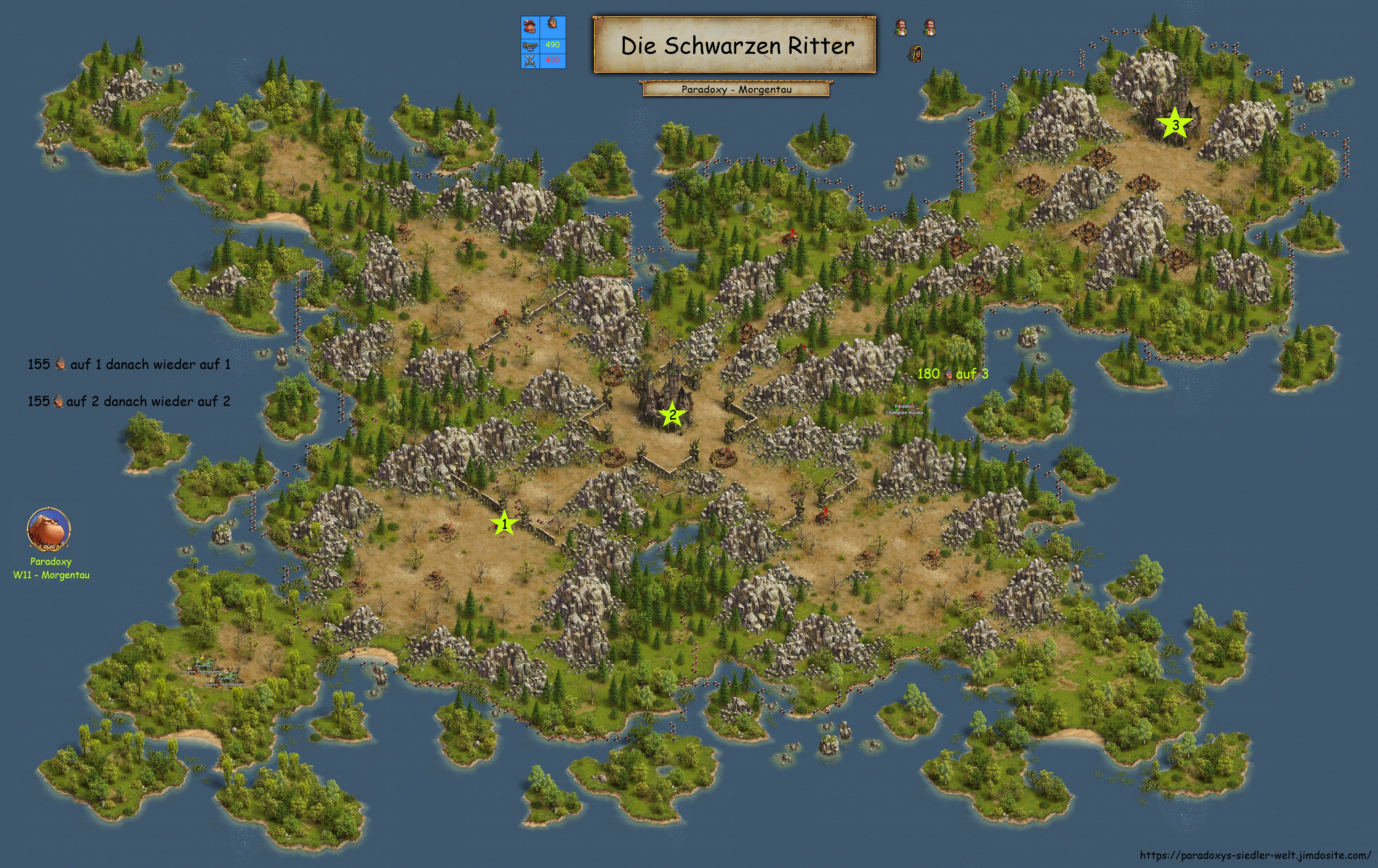
Task: Open the paradoxys-siedler-welt website link
Action: [x=1255, y=855]
